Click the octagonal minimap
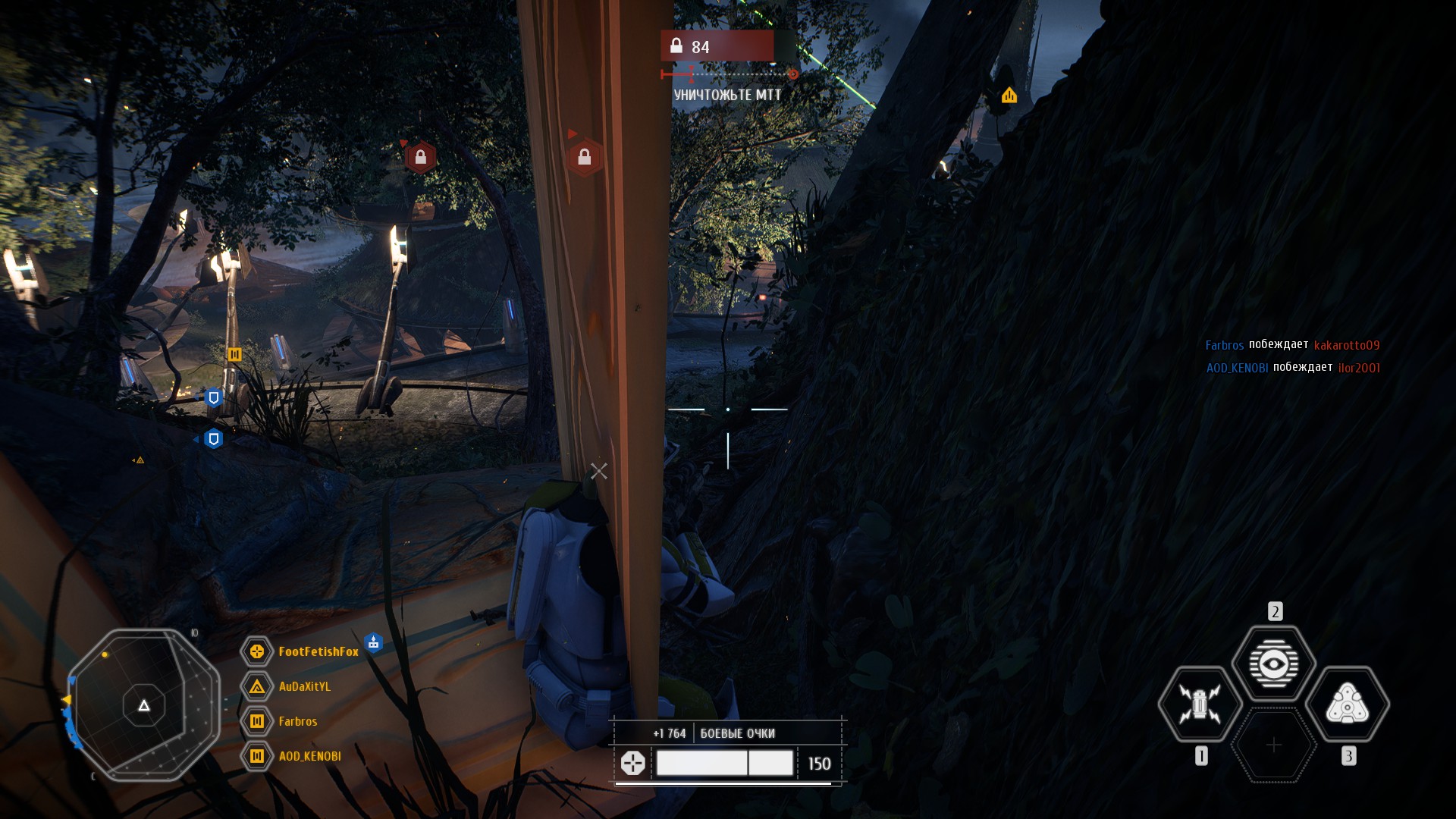Viewport: 1456px width, 819px height. (x=144, y=705)
